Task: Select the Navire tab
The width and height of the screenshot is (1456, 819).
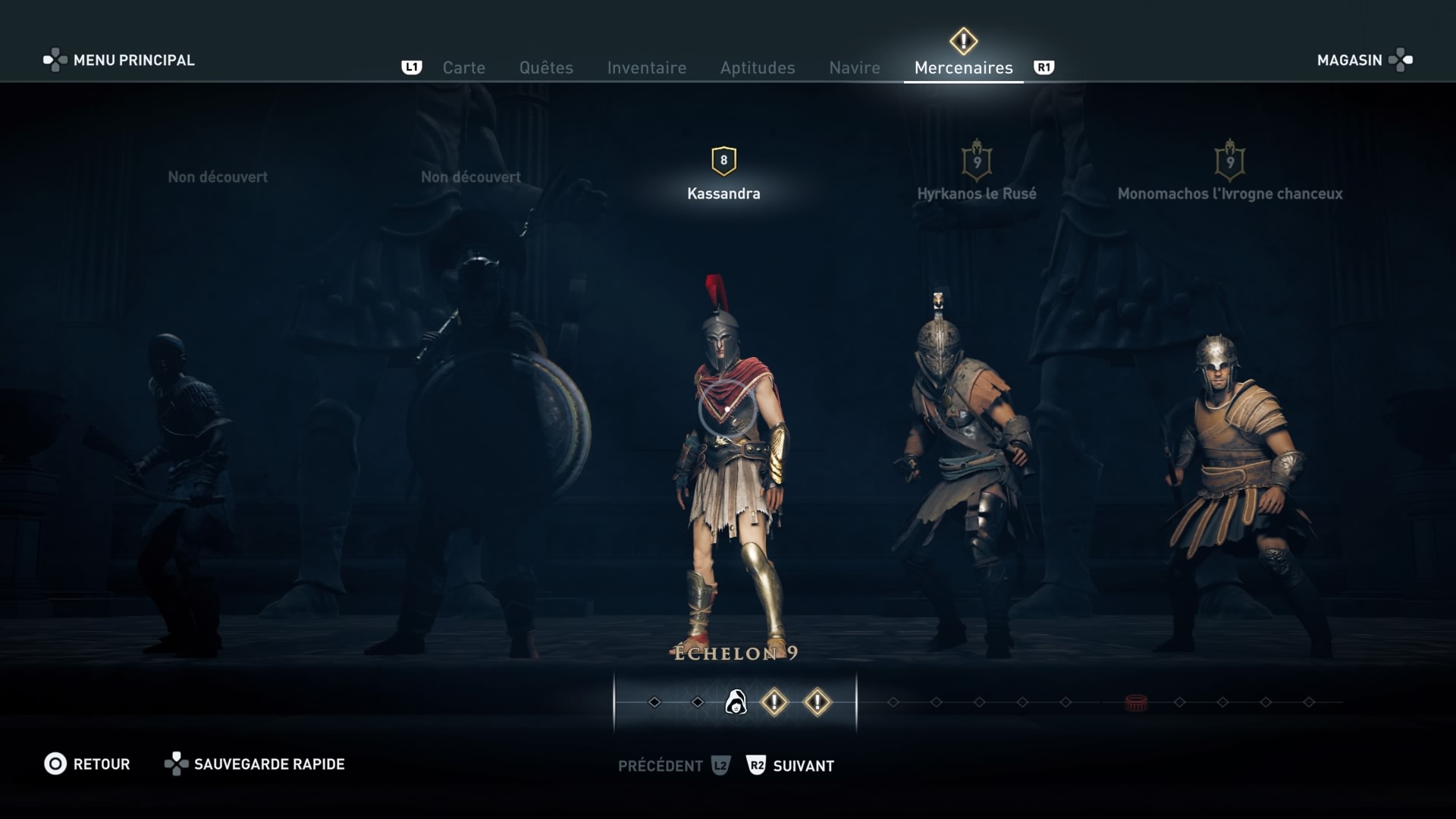Action: 854,67
